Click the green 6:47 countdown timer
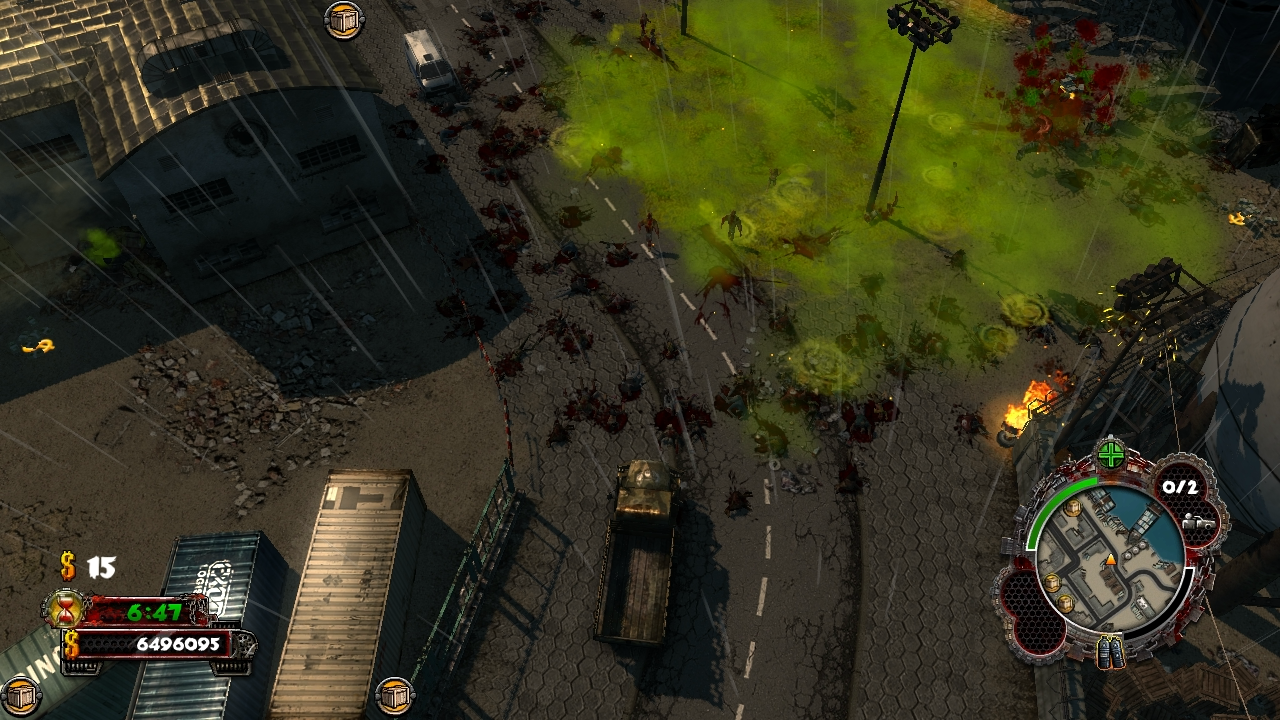 (x=154, y=612)
